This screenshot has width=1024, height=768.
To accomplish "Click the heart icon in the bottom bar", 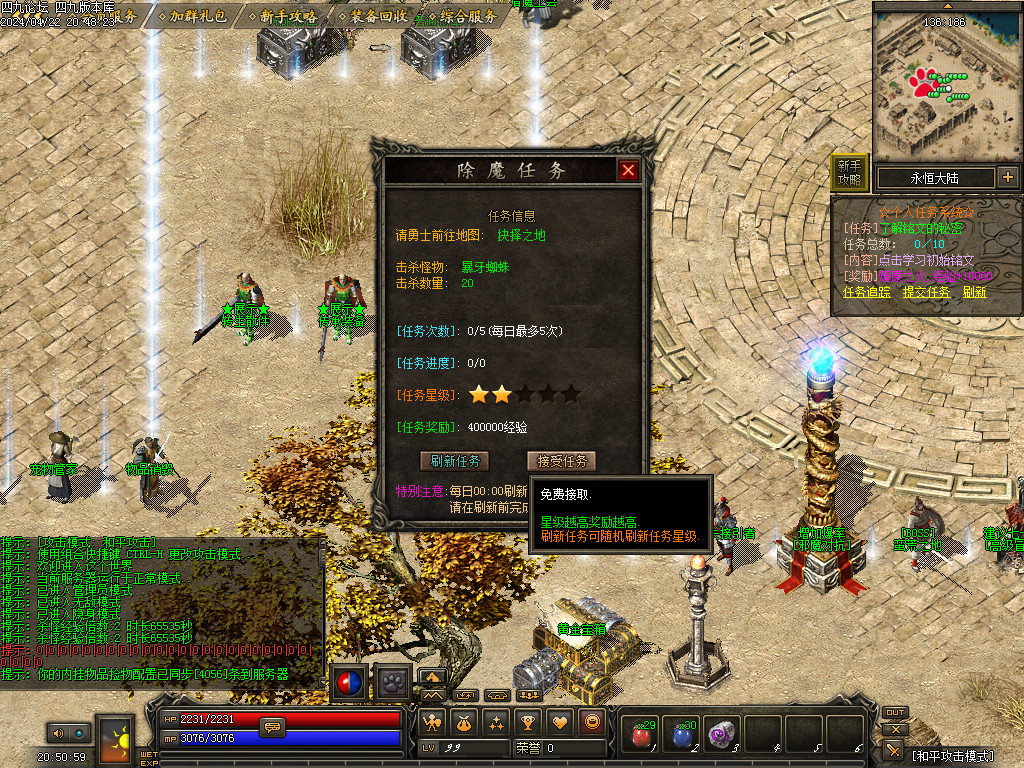I will 561,721.
